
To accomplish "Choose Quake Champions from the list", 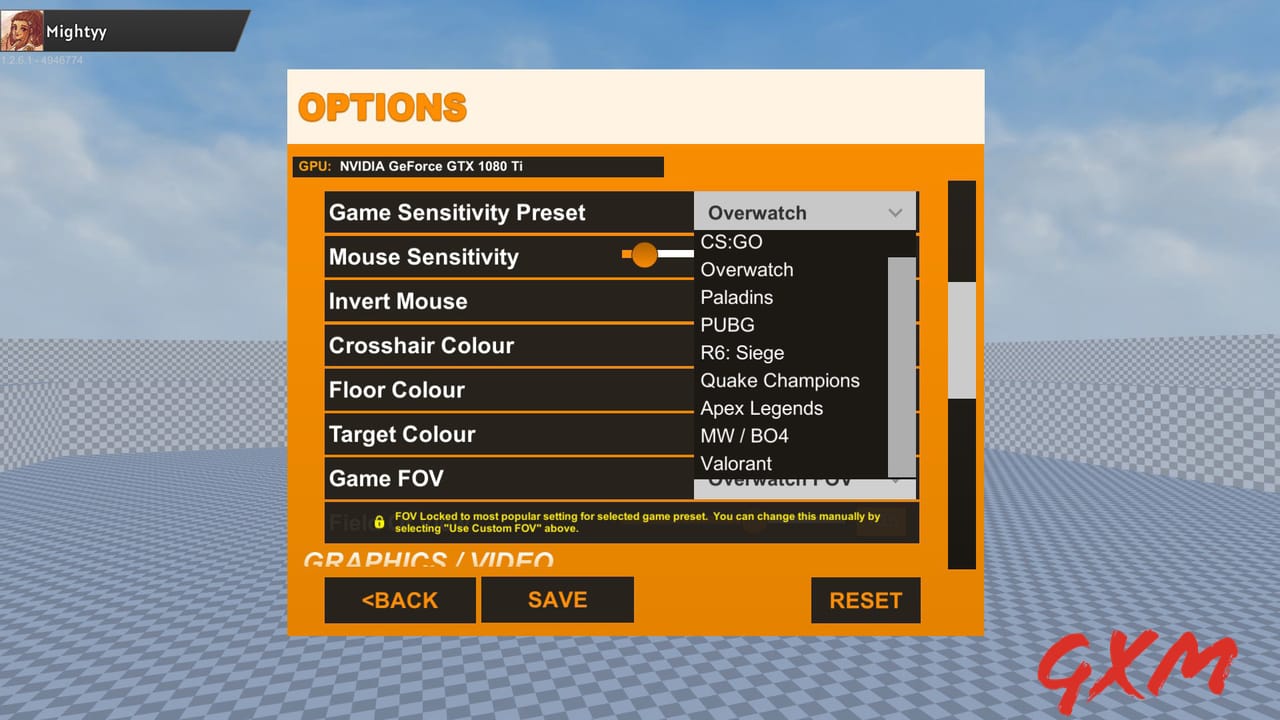I will 780,380.
